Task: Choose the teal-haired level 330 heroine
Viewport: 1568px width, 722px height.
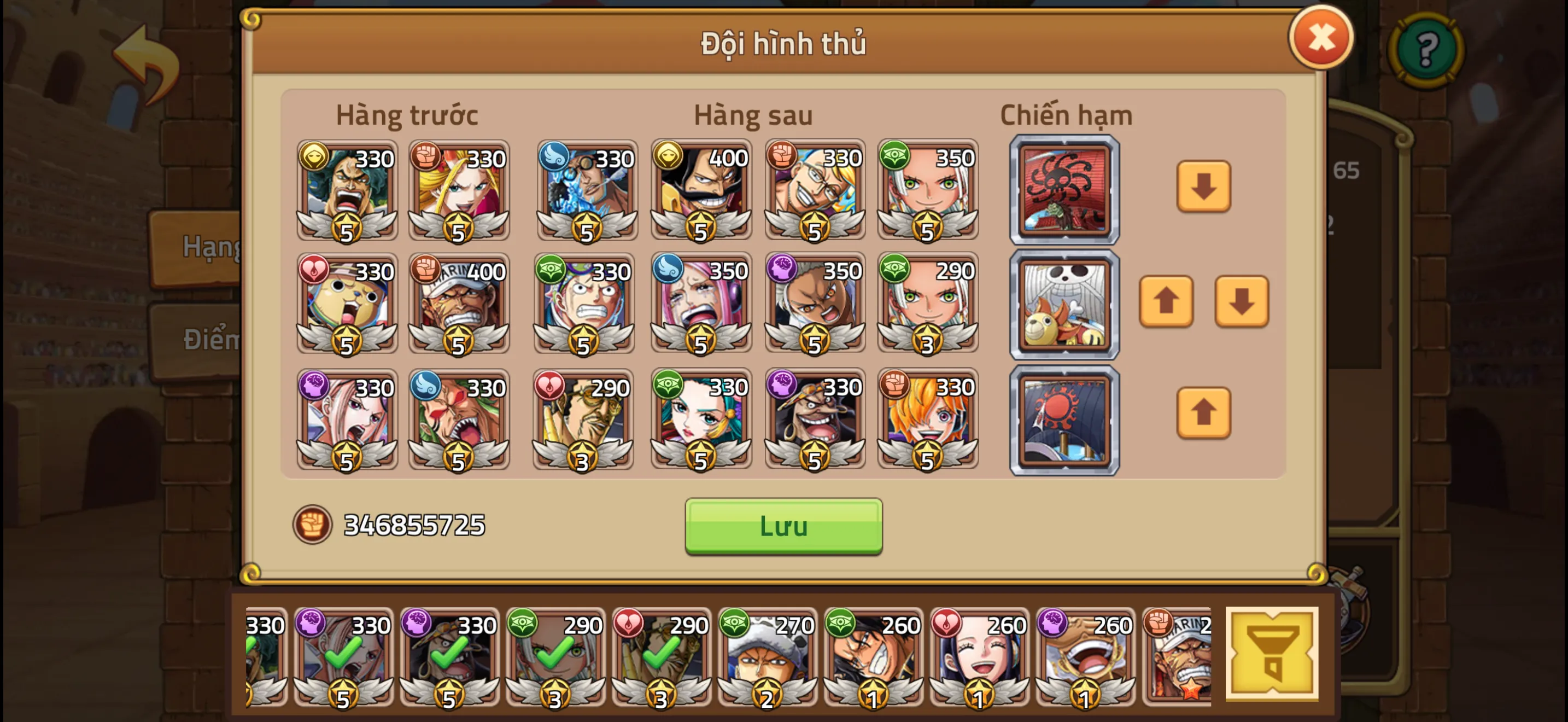Action: click(x=700, y=419)
